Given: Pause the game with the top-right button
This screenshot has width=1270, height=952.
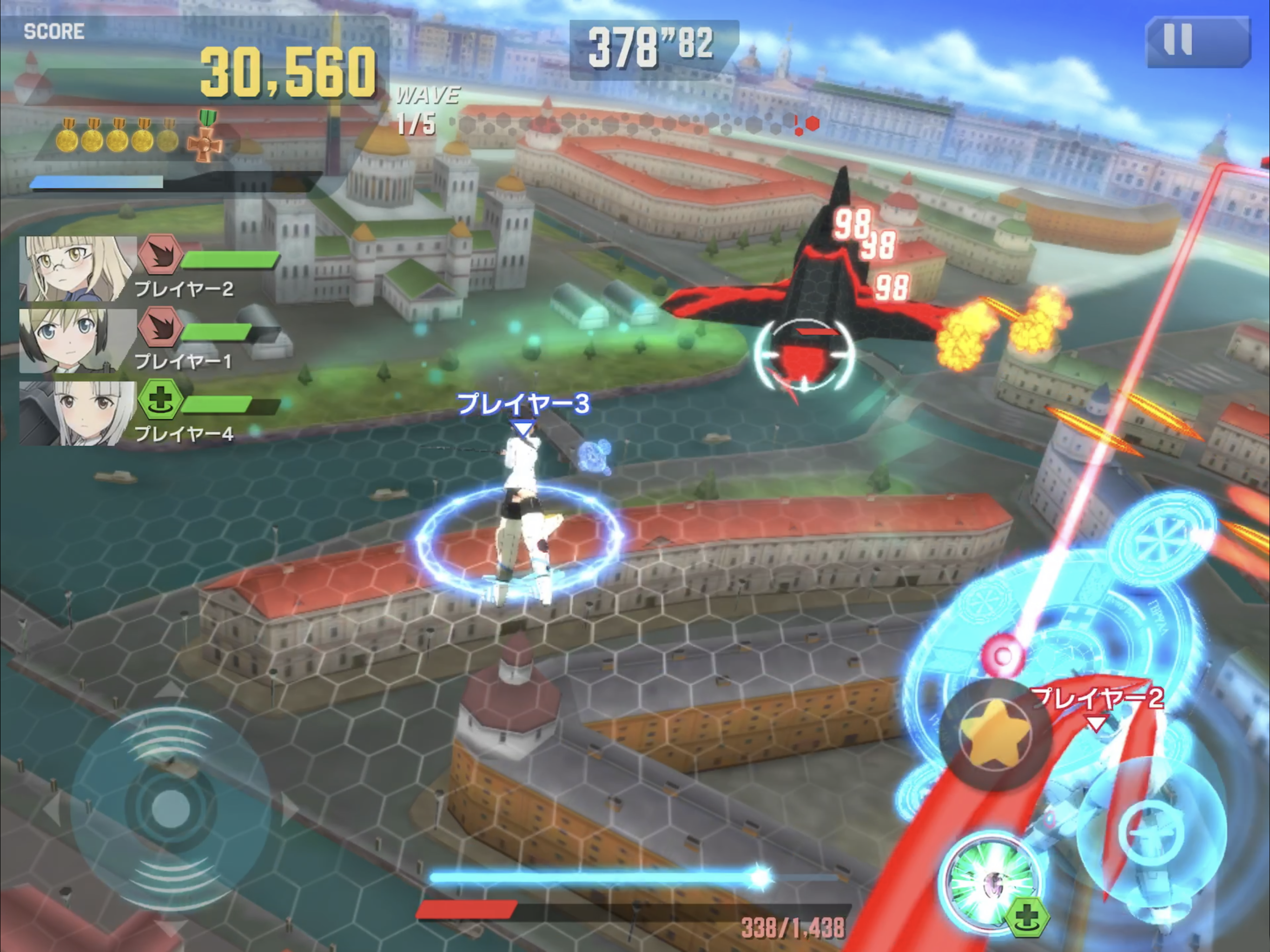Looking at the screenshot, I should 1197,41.
